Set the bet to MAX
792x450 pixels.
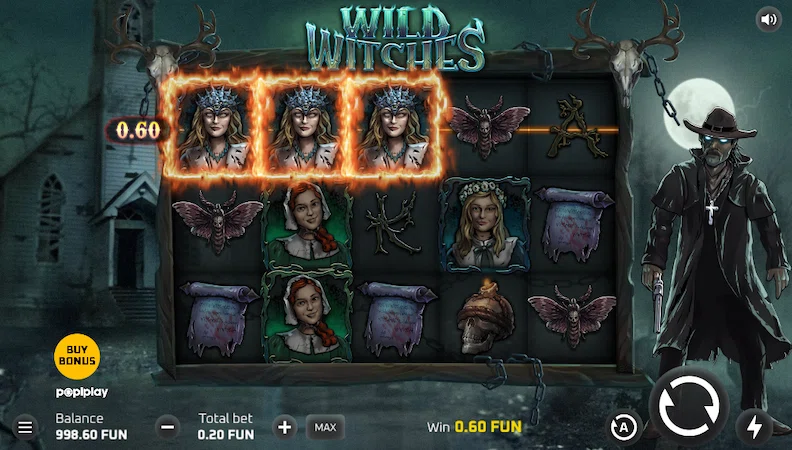coord(325,427)
